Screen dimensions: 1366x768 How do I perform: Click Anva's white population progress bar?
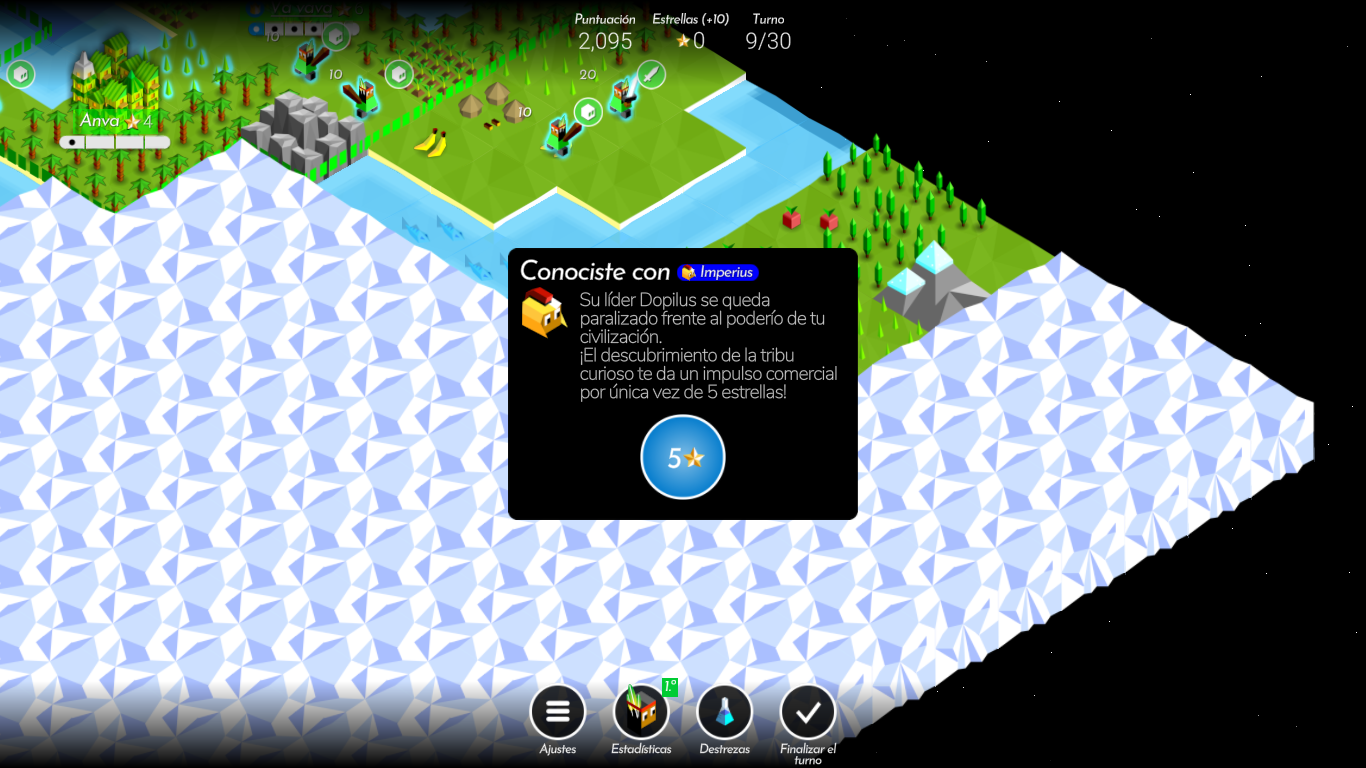coord(115,141)
